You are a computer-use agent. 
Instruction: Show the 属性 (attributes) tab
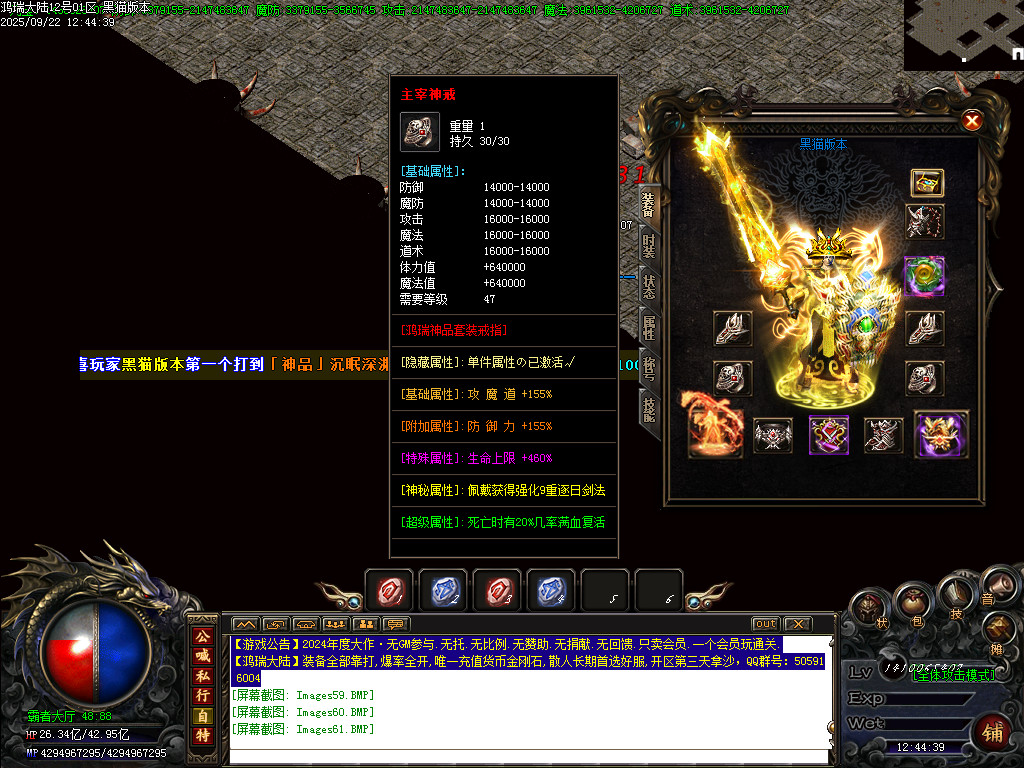click(649, 328)
